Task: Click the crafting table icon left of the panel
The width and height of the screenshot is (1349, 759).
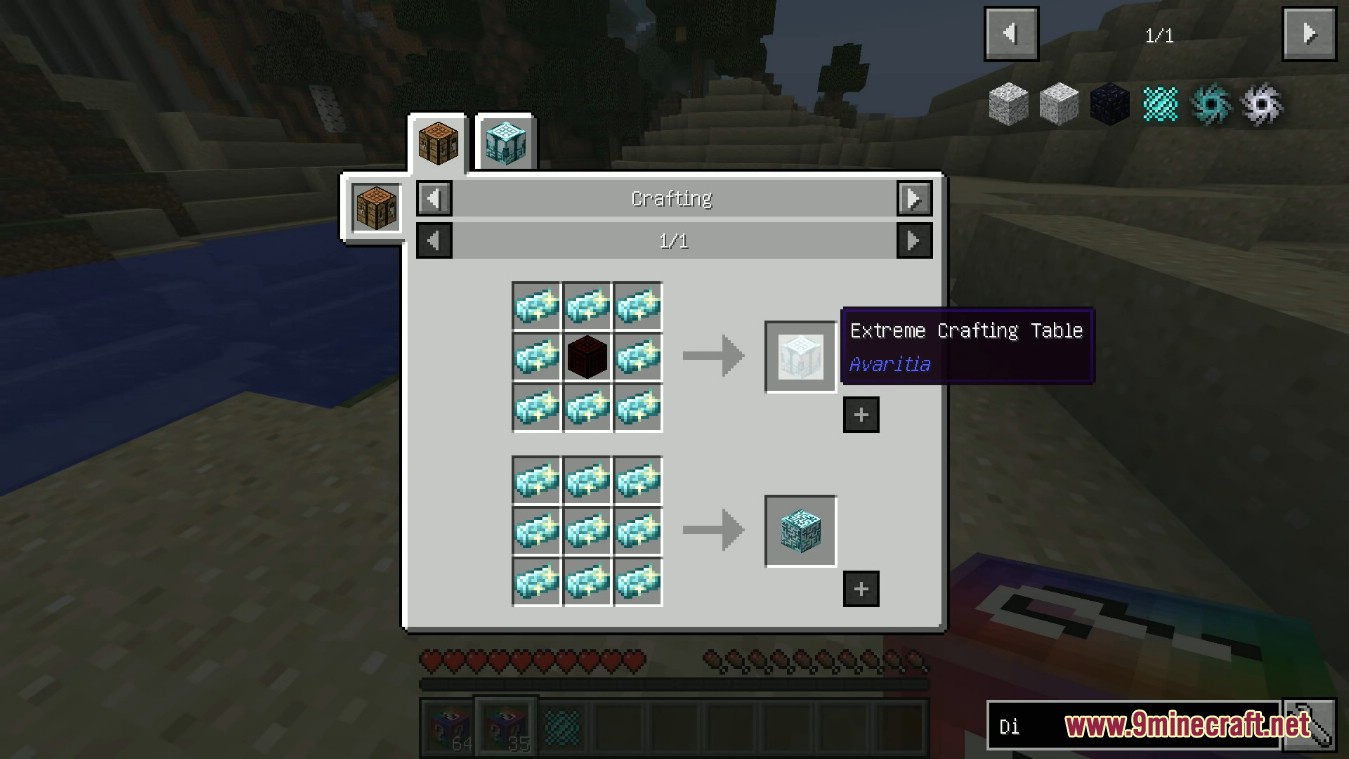Action: (376, 207)
